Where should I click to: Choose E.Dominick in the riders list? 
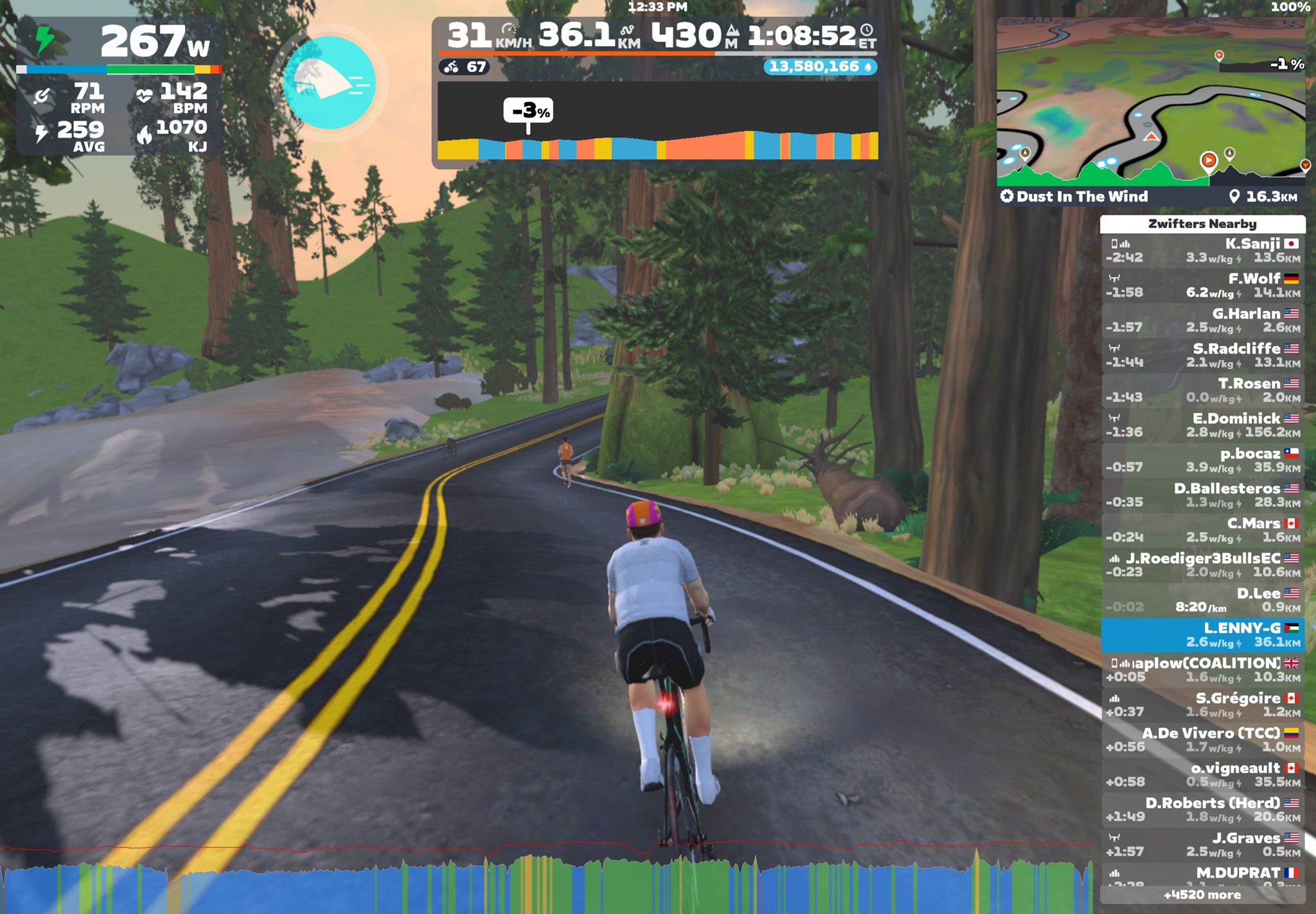1202,425
